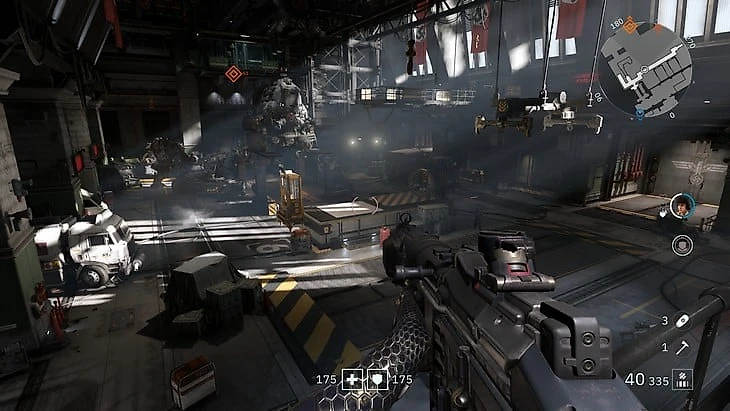Choose the hatchet throwable icon

[683, 346]
